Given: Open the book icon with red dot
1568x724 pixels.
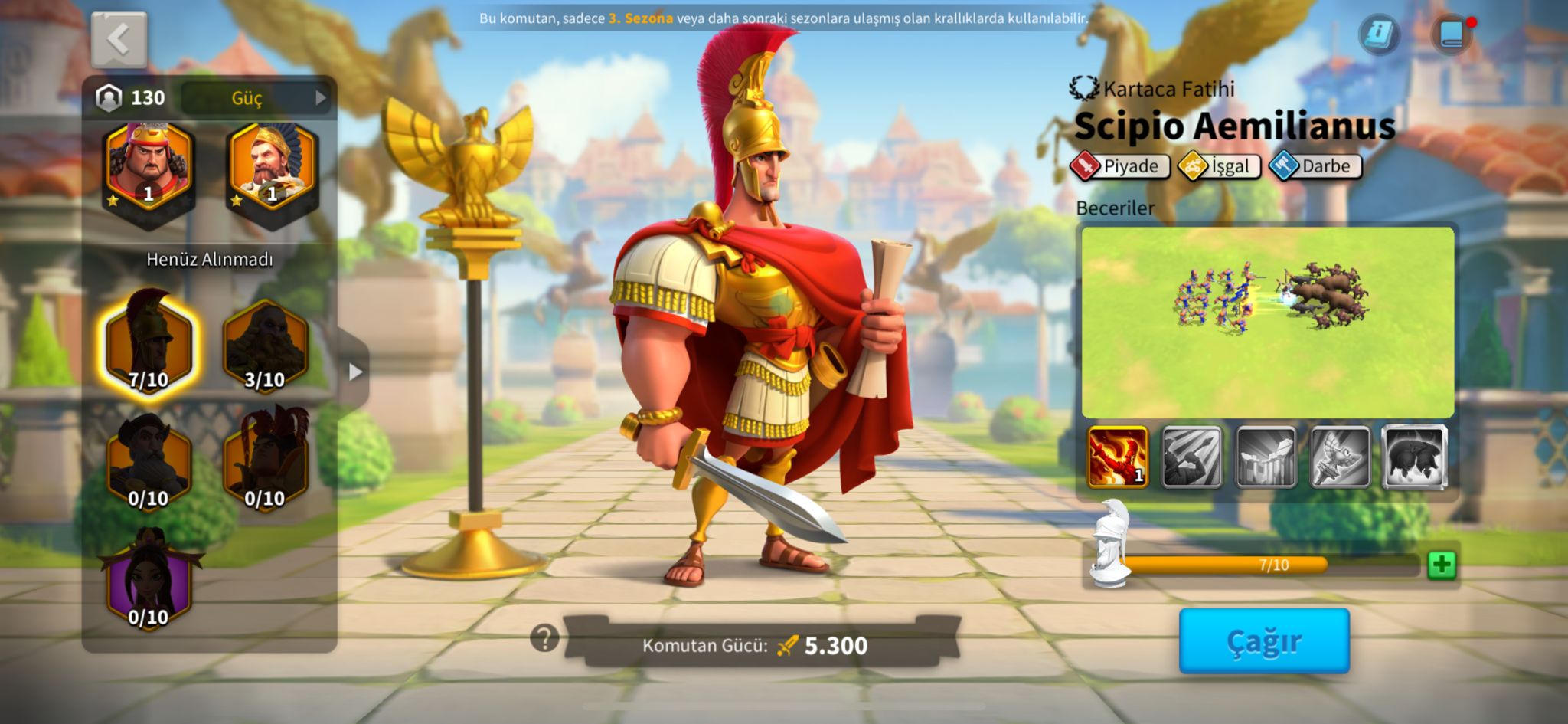Looking at the screenshot, I should [1452, 34].
